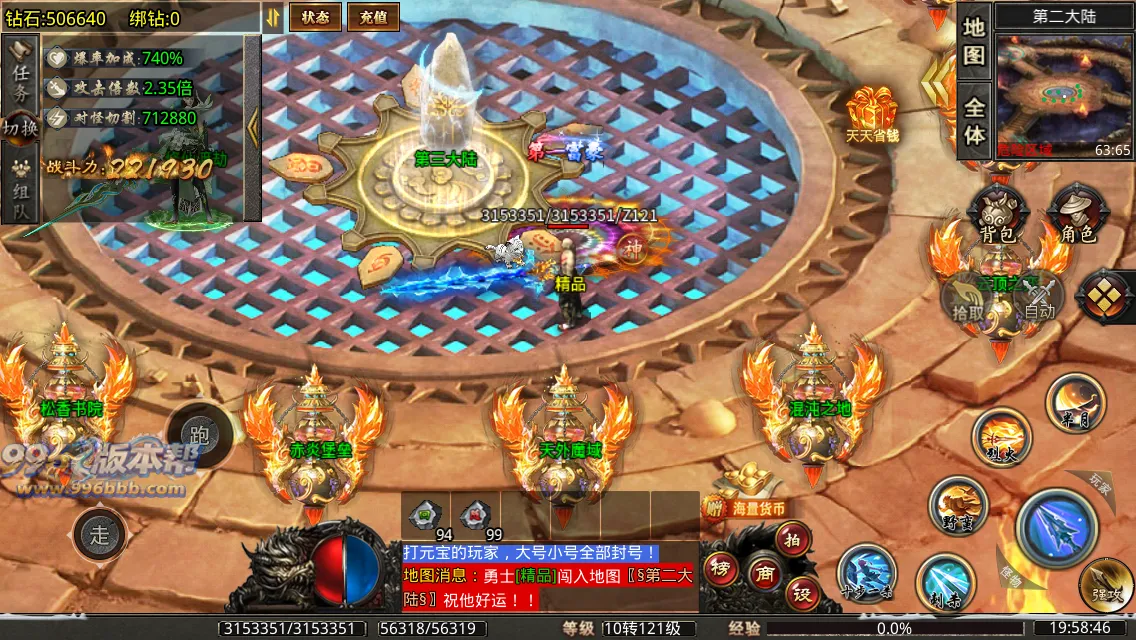Switch to the 组队 team tab

tap(20, 190)
